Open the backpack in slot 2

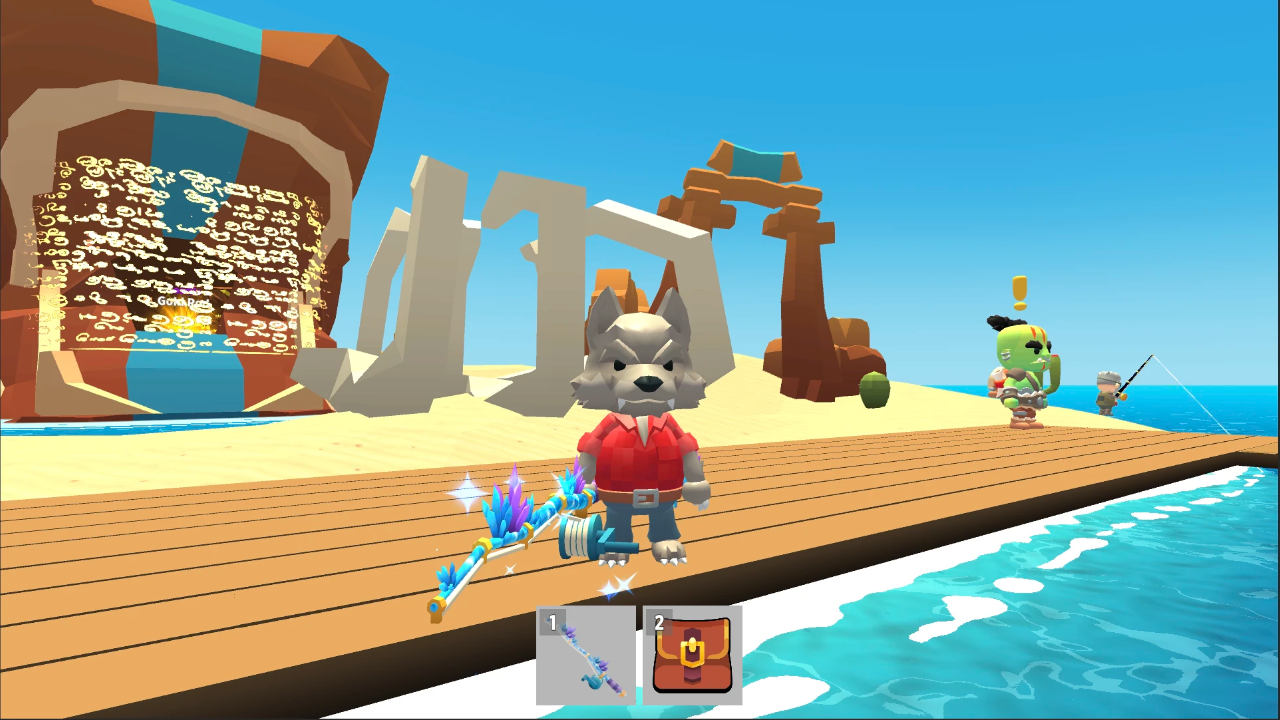pos(692,655)
